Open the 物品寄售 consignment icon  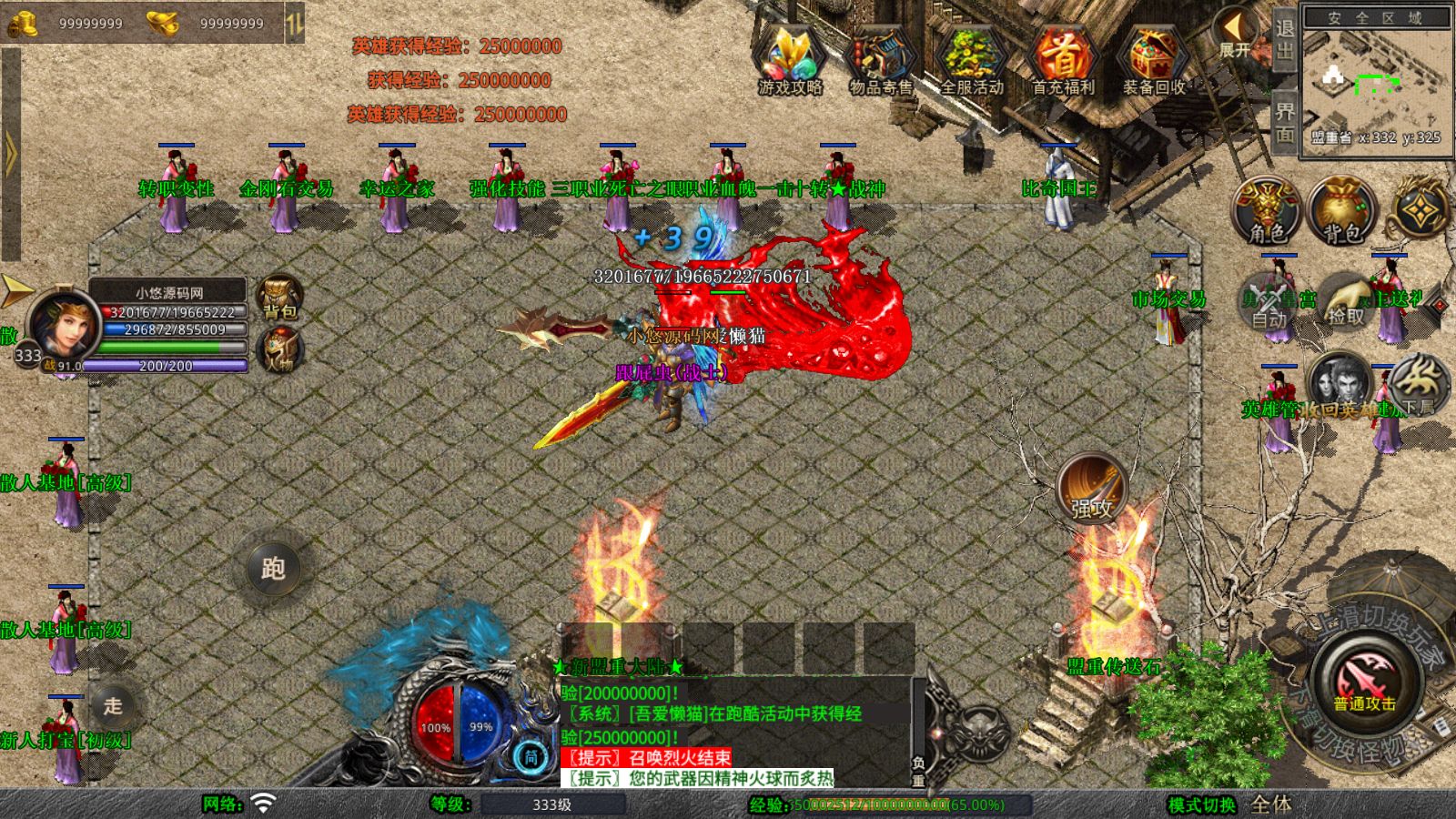coord(880,60)
